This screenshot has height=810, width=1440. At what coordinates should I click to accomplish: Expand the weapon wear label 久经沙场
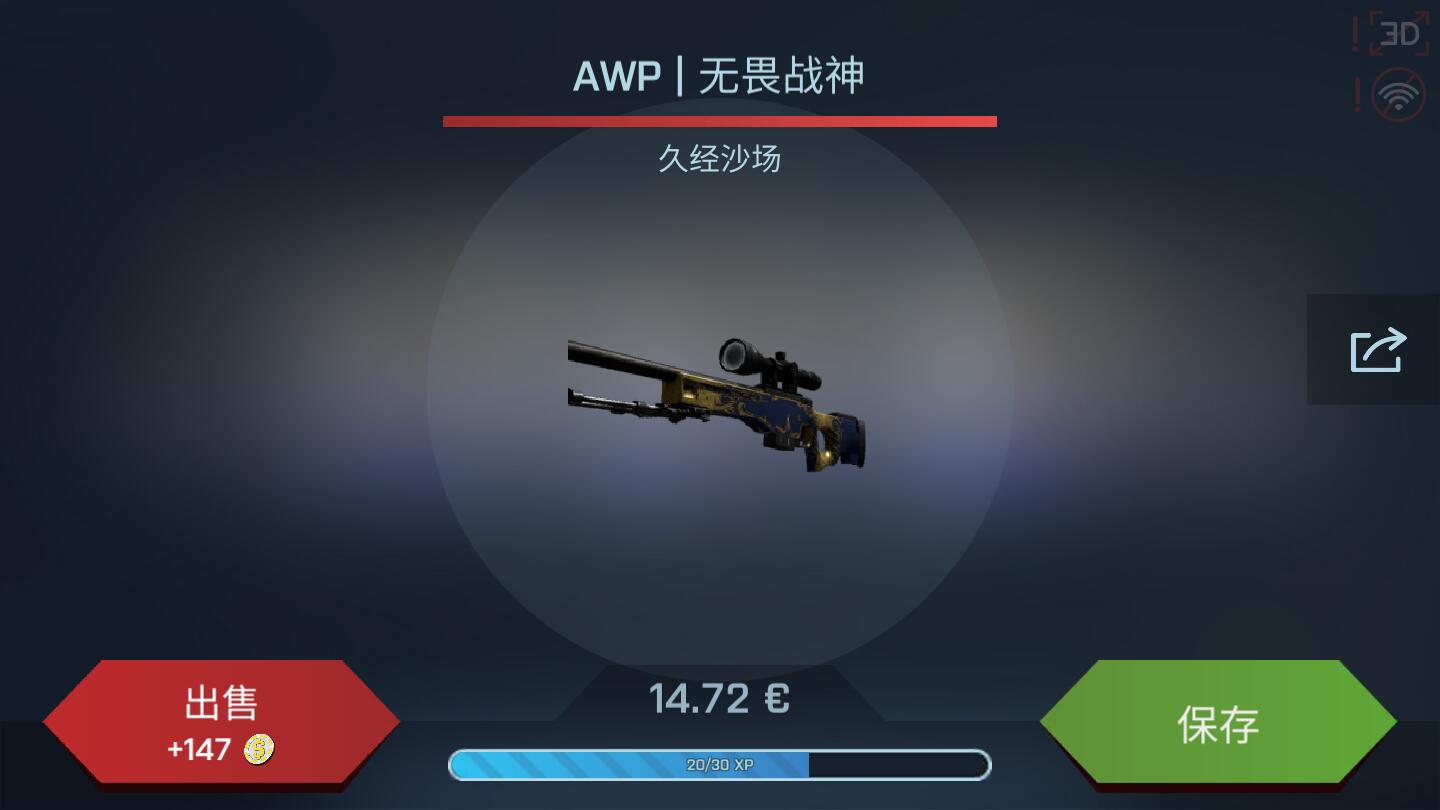pyautogui.click(x=720, y=160)
